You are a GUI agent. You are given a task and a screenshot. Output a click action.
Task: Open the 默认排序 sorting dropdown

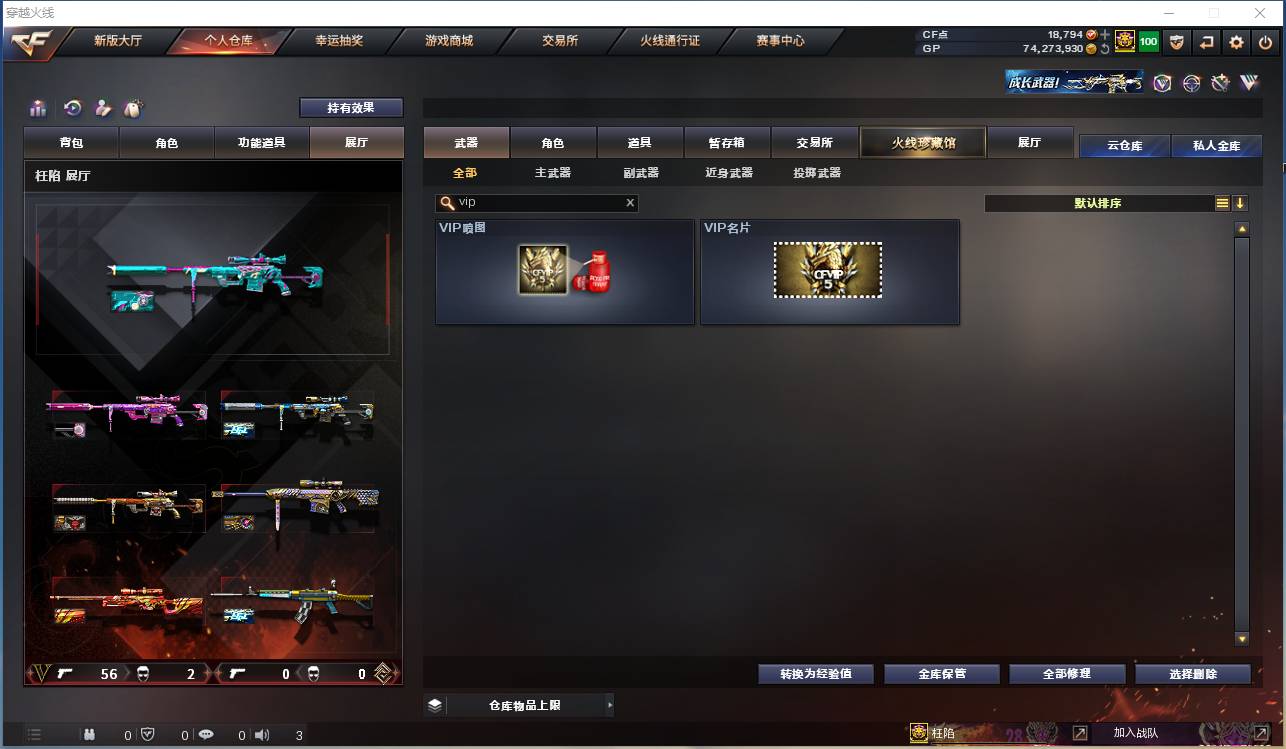[1100, 203]
